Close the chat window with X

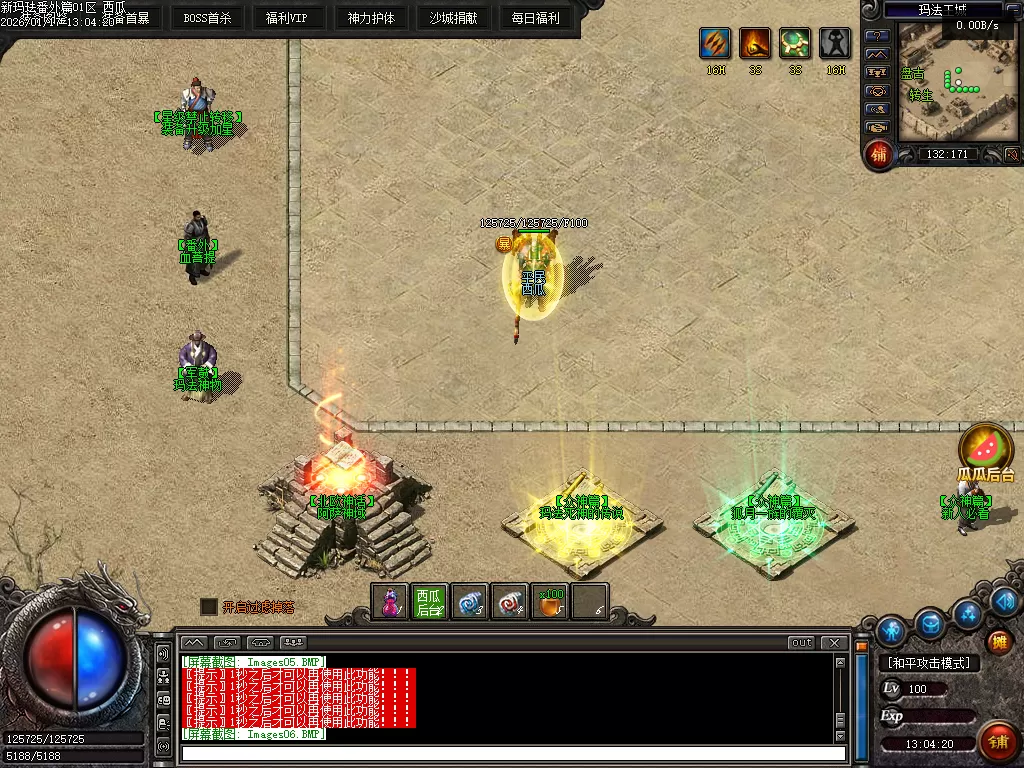(832, 642)
